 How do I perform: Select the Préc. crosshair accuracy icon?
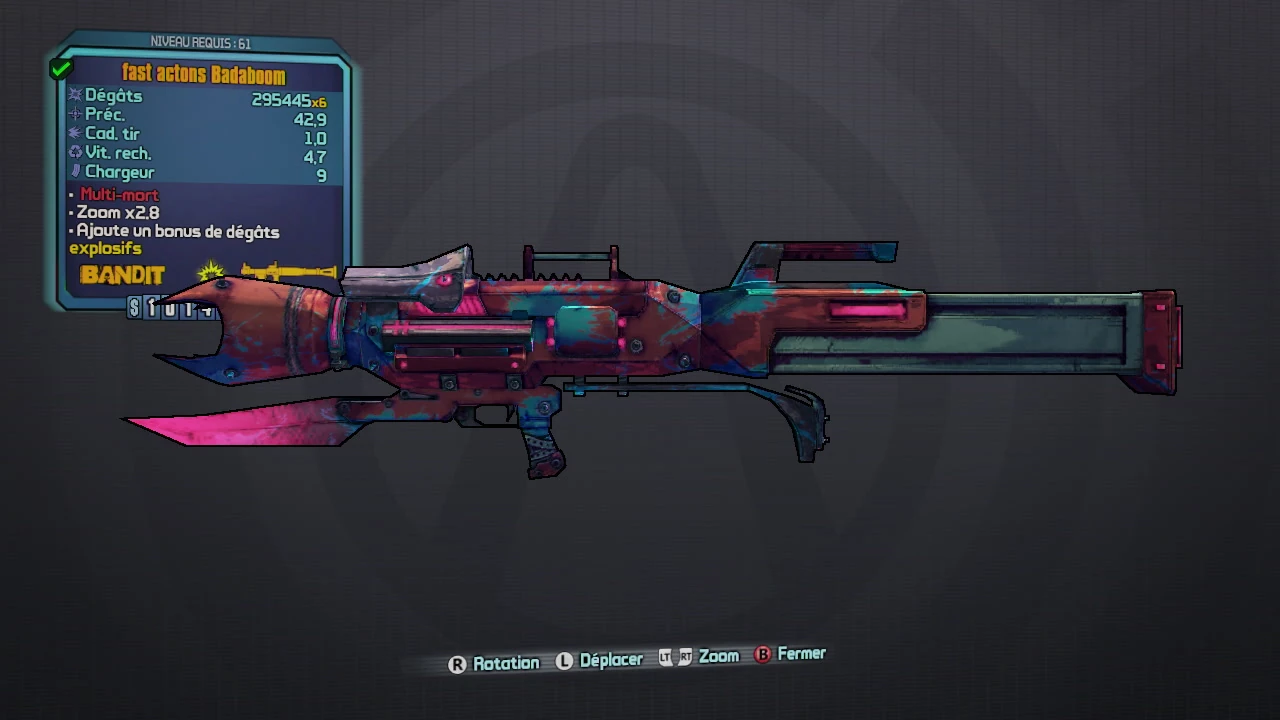tap(75, 114)
